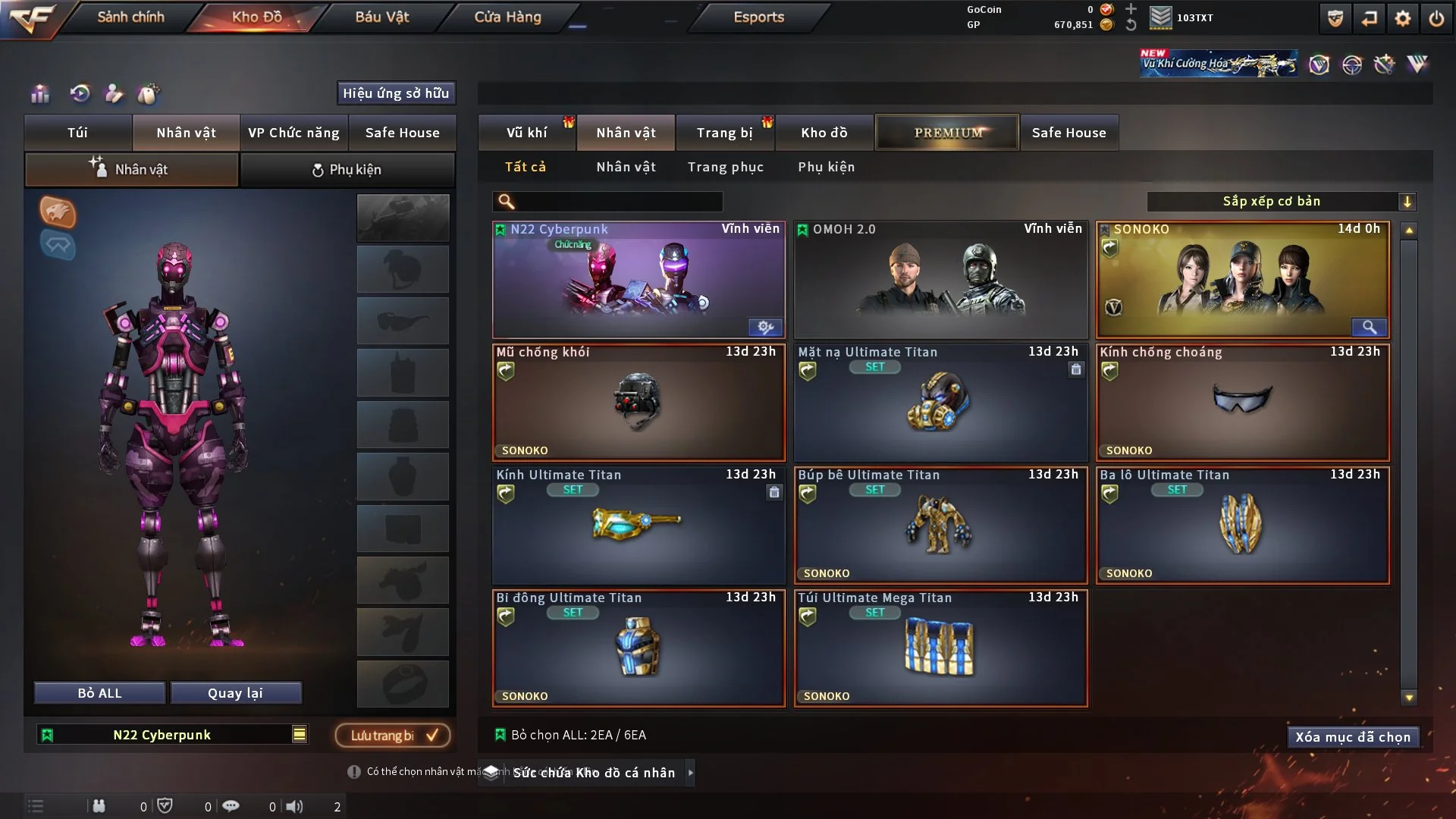The height and width of the screenshot is (819, 1456).
Task: Click the Bỏ ALL button
Action: coord(99,693)
